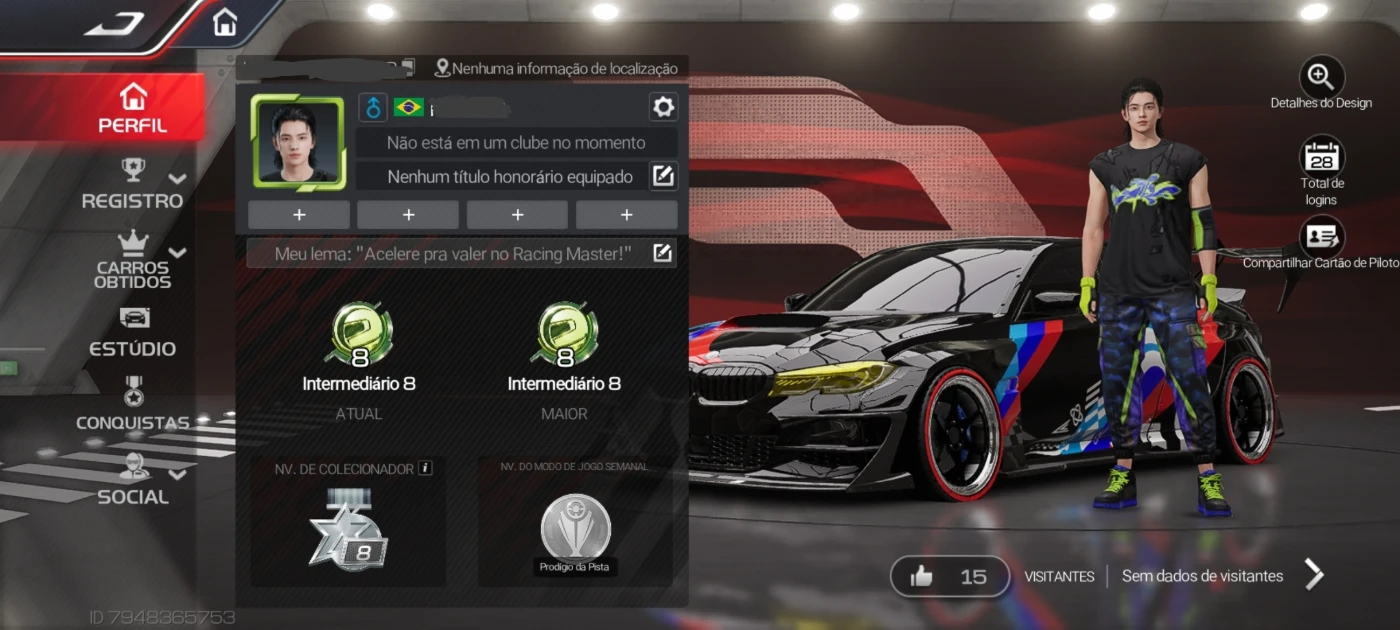Open the collector level 8 badge

pos(347,532)
